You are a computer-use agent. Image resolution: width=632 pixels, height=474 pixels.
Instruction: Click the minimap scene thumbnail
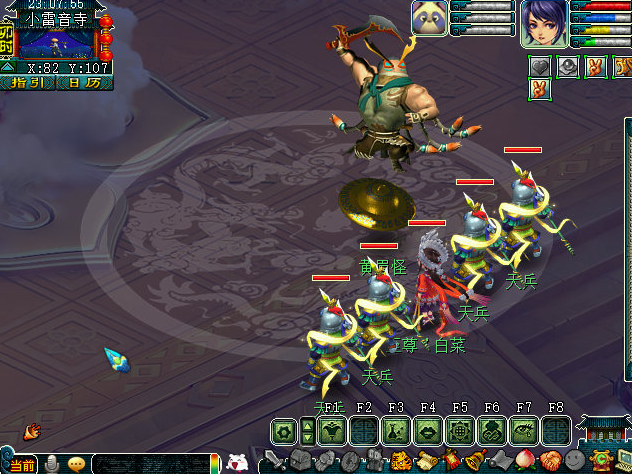53,43
